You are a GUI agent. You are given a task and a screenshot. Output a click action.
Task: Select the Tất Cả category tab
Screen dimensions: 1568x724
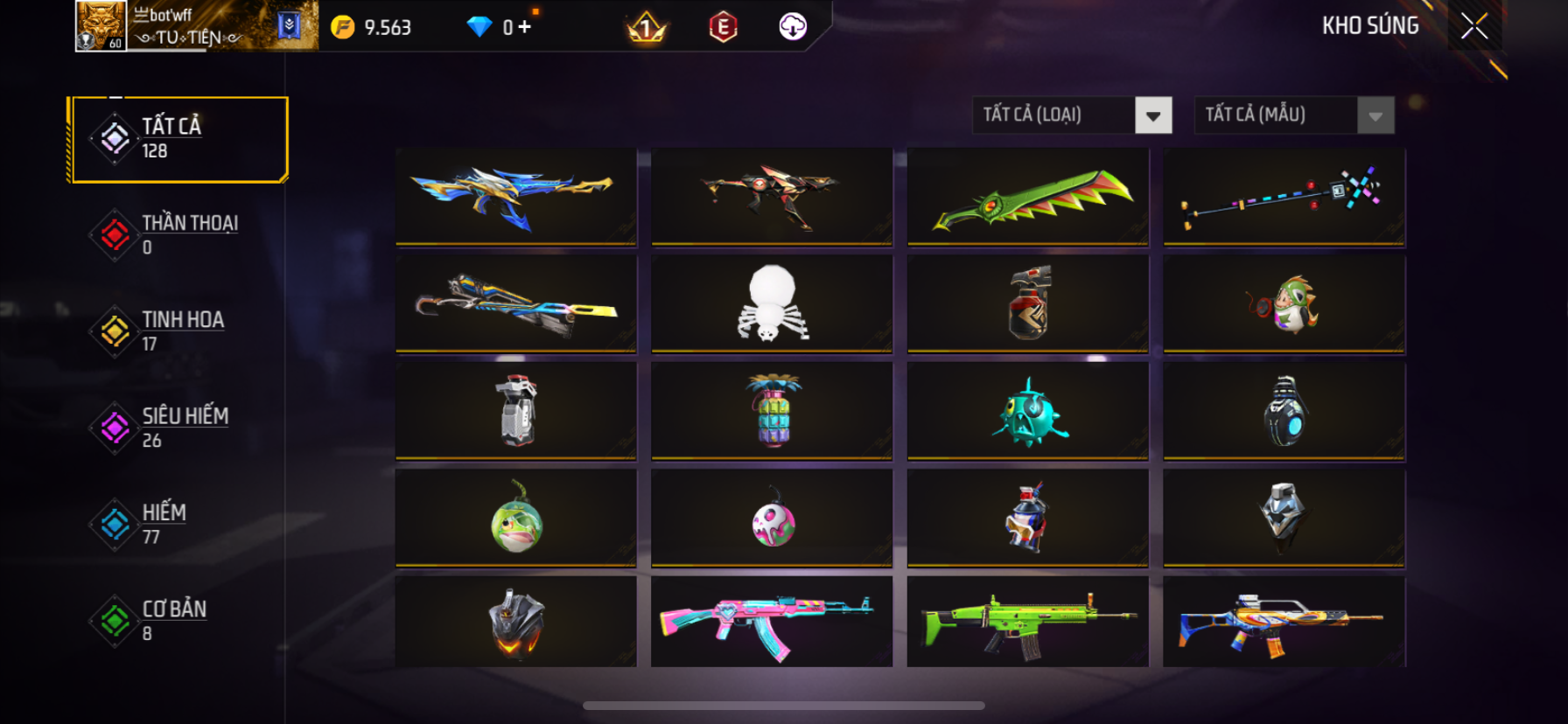pos(178,139)
